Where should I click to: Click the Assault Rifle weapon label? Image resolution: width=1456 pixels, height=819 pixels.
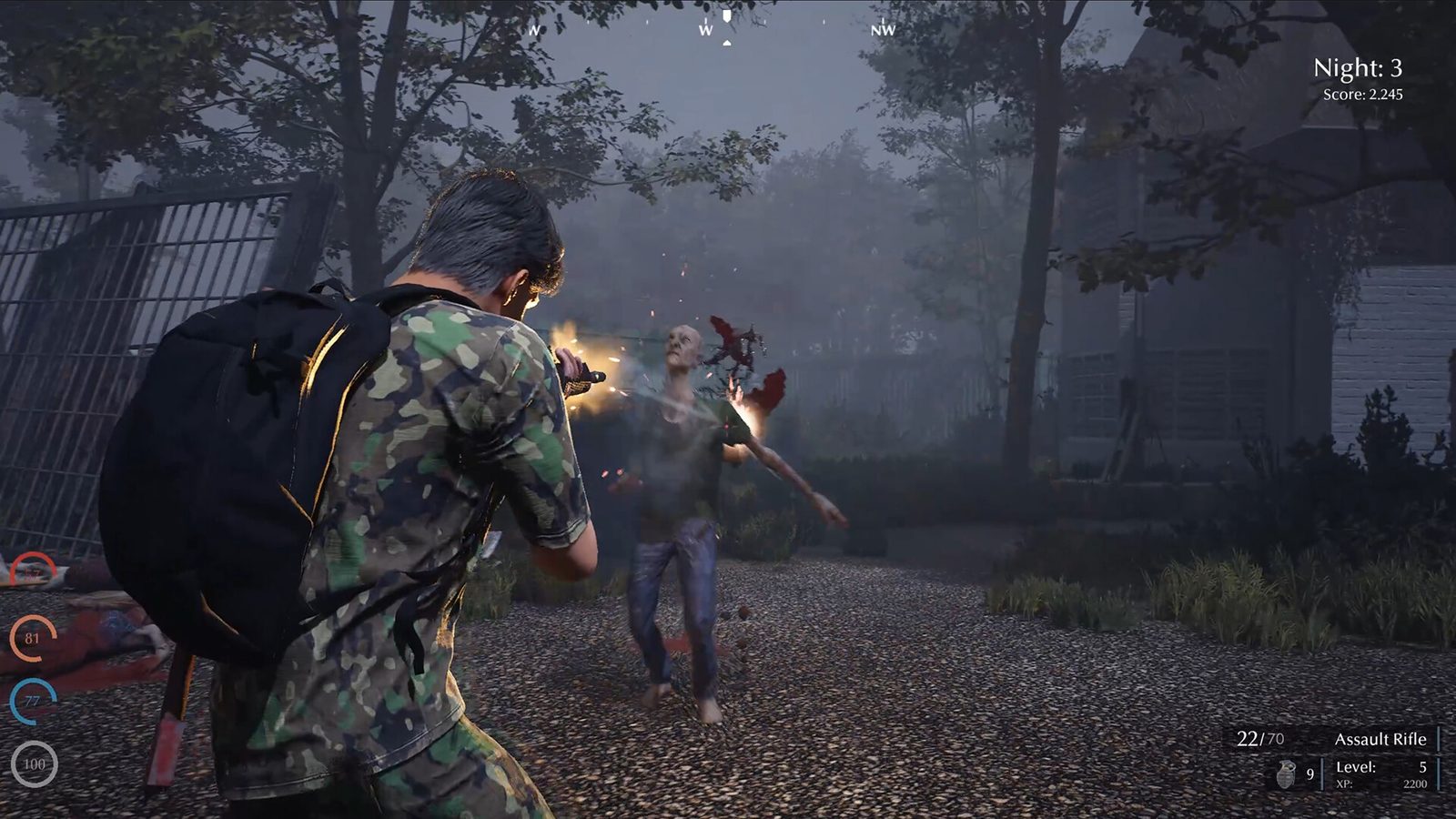click(x=1380, y=740)
